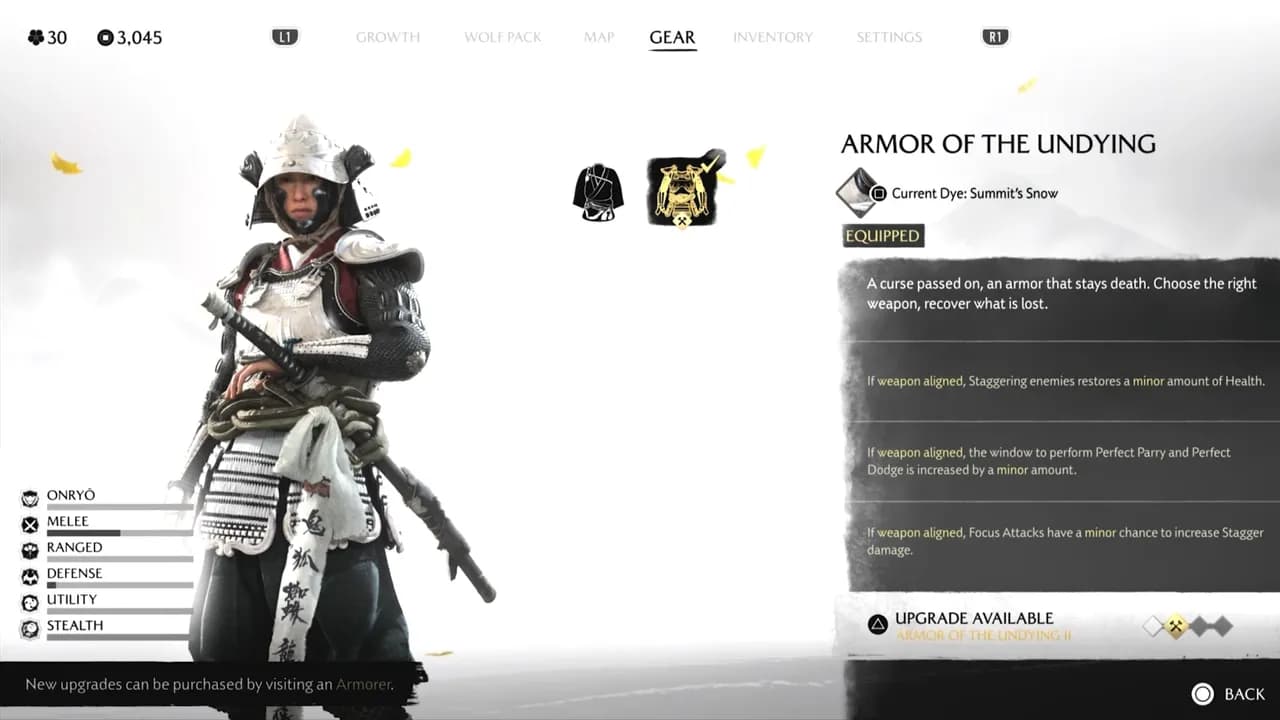The height and width of the screenshot is (720, 1280).
Task: Click the L1 shoulder button prompt
Action: [286, 36]
